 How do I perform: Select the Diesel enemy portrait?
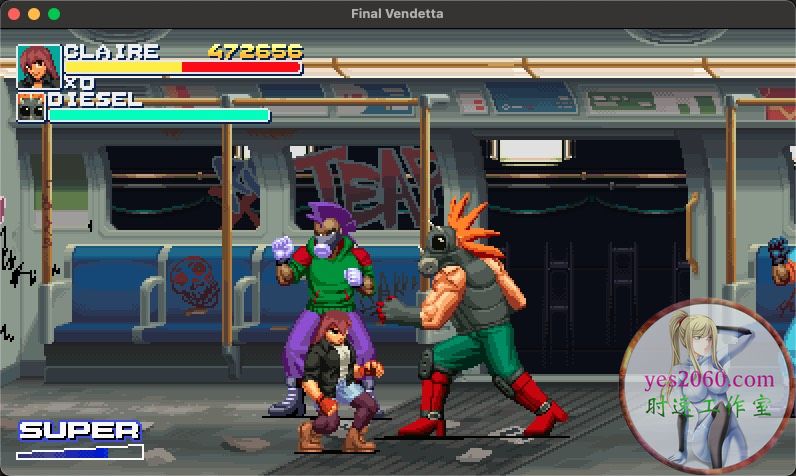pyautogui.click(x=30, y=106)
